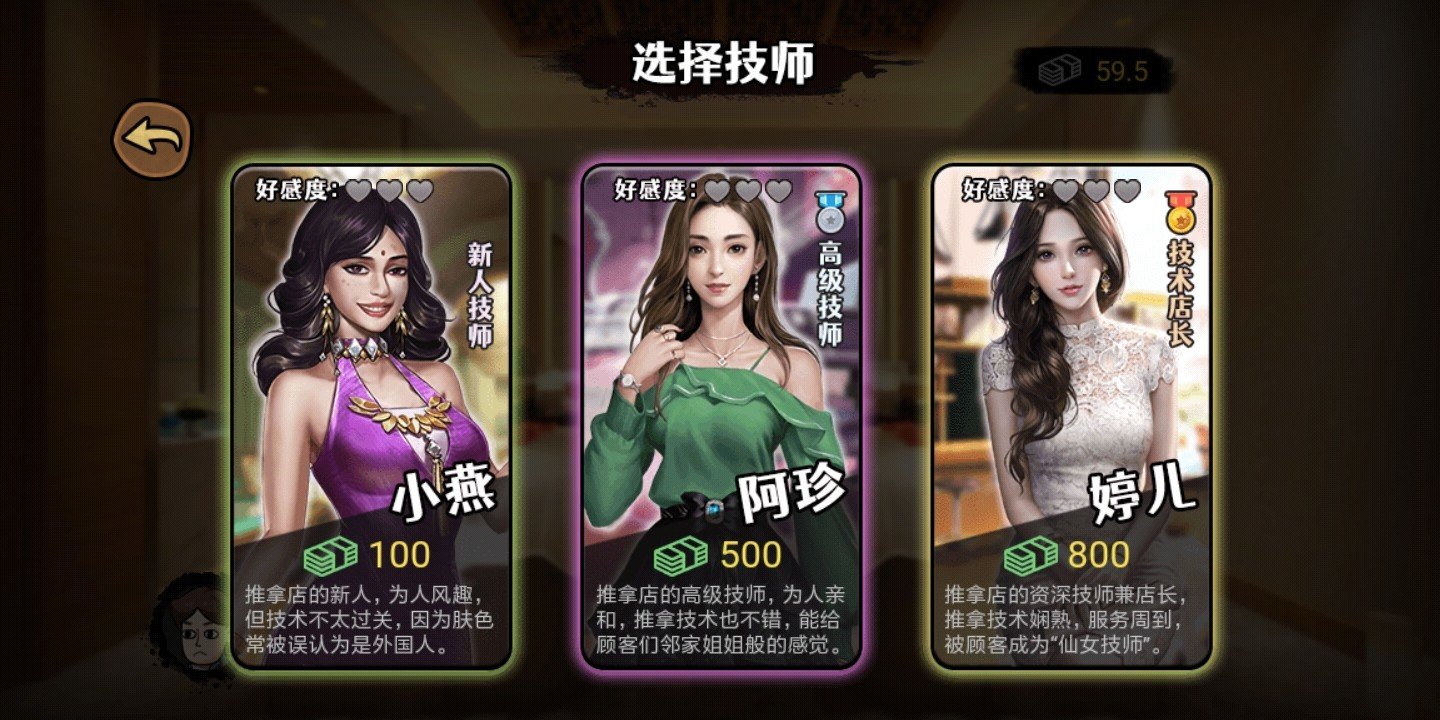Click the blue gem on 阿珍's belt
Image resolution: width=1440 pixels, height=720 pixels.
tap(714, 510)
